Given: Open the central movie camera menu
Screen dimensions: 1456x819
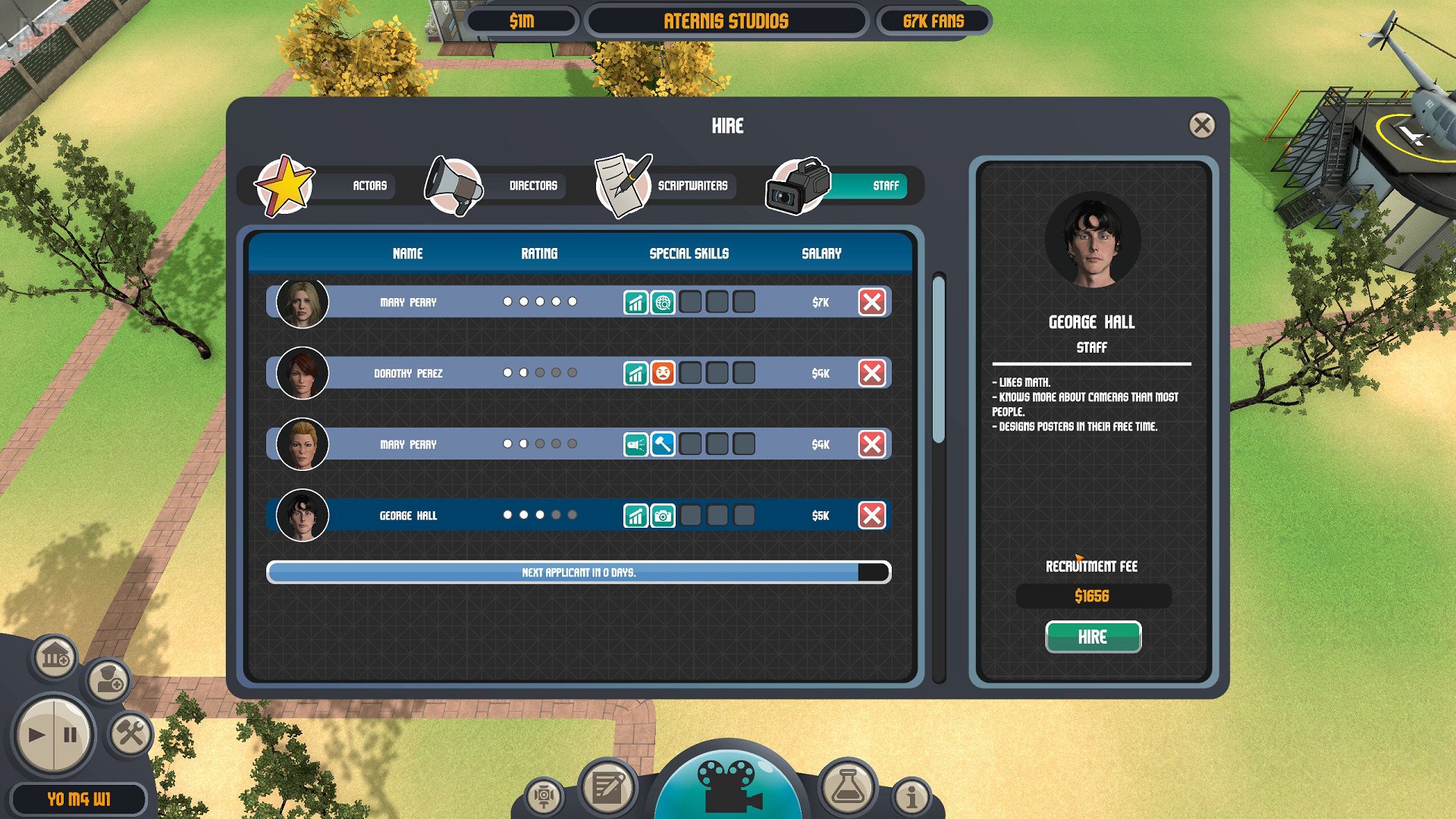Looking at the screenshot, I should (x=728, y=785).
